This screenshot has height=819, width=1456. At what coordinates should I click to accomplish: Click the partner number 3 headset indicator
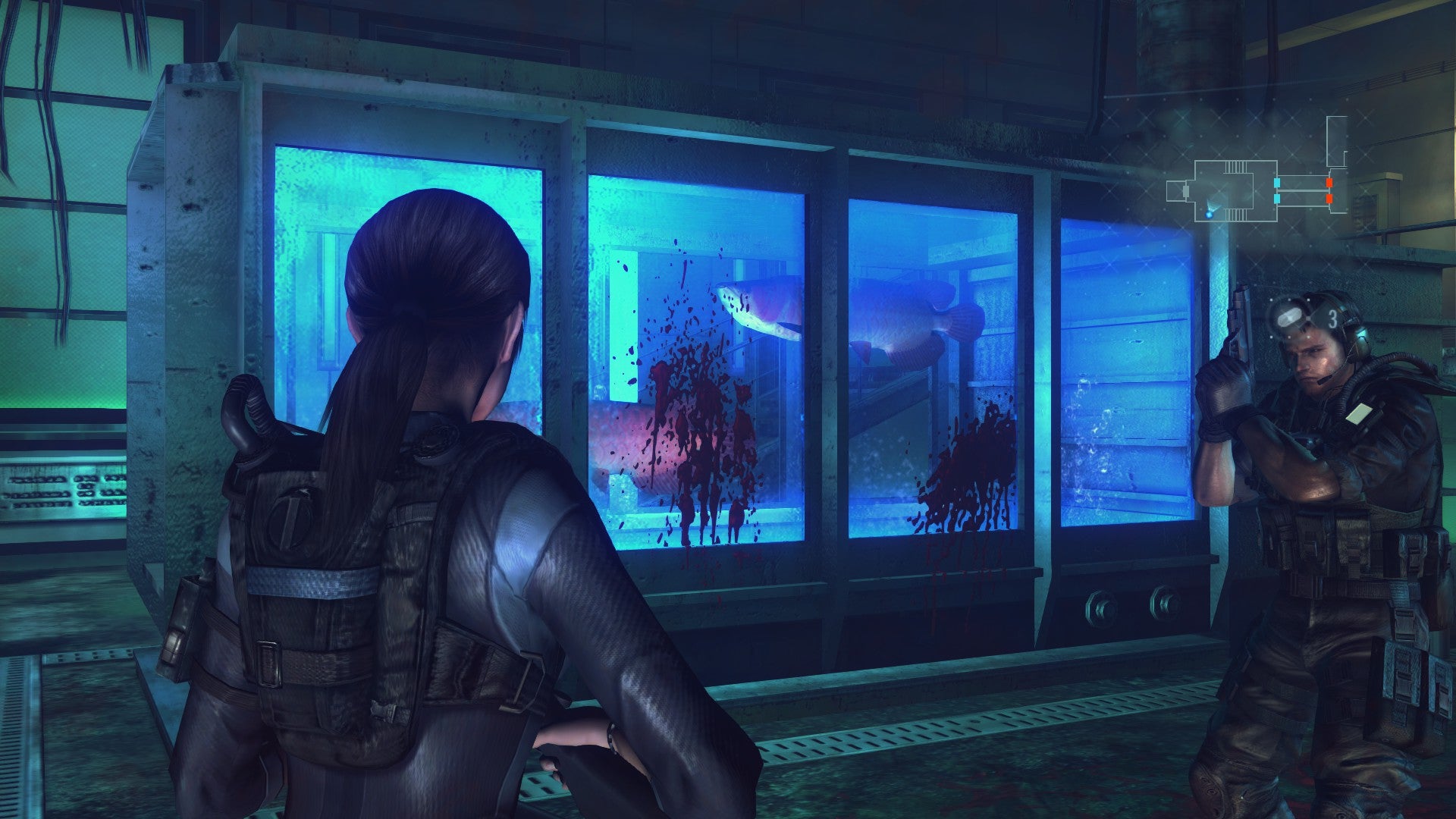1332,316
